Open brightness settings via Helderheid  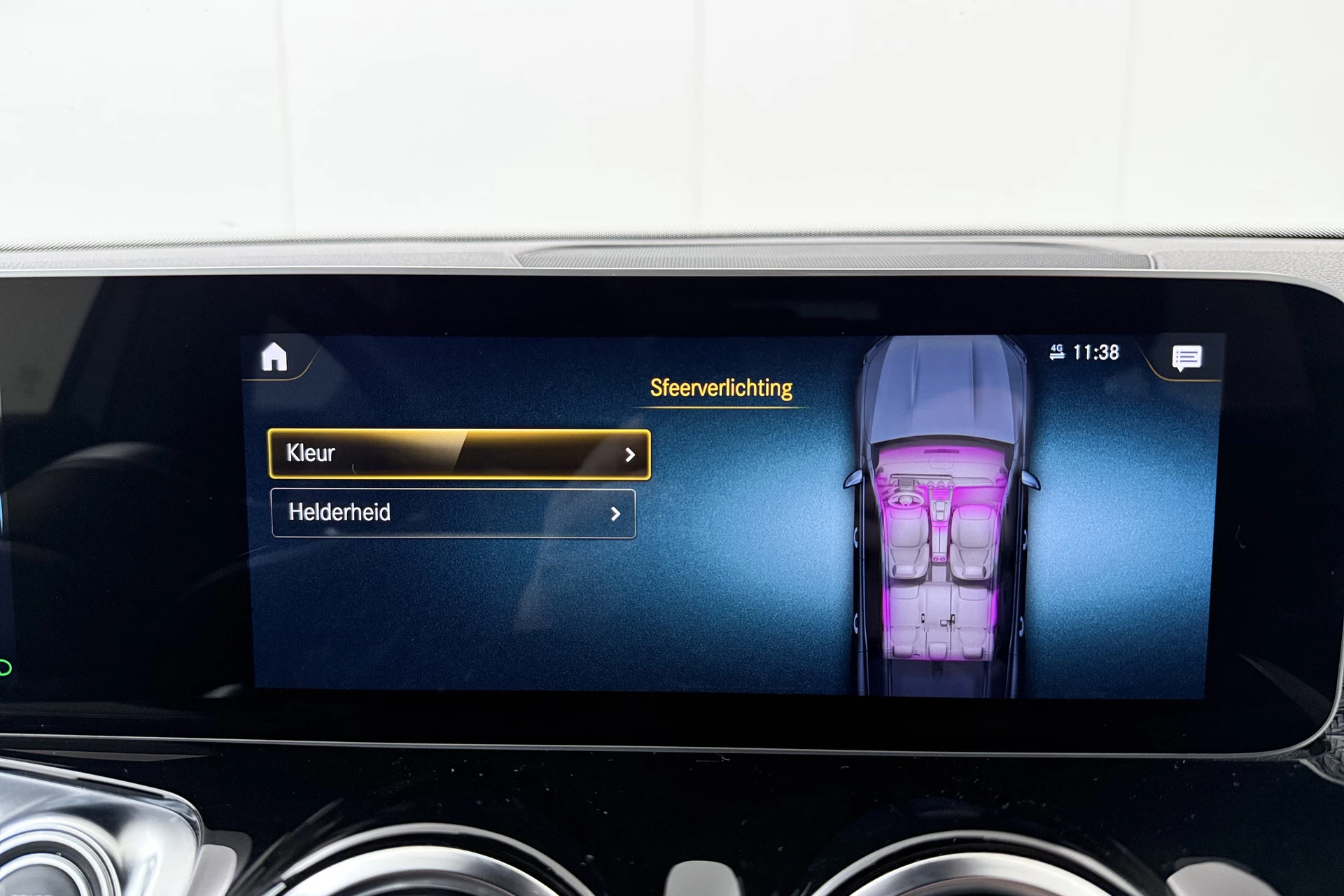coord(455,514)
